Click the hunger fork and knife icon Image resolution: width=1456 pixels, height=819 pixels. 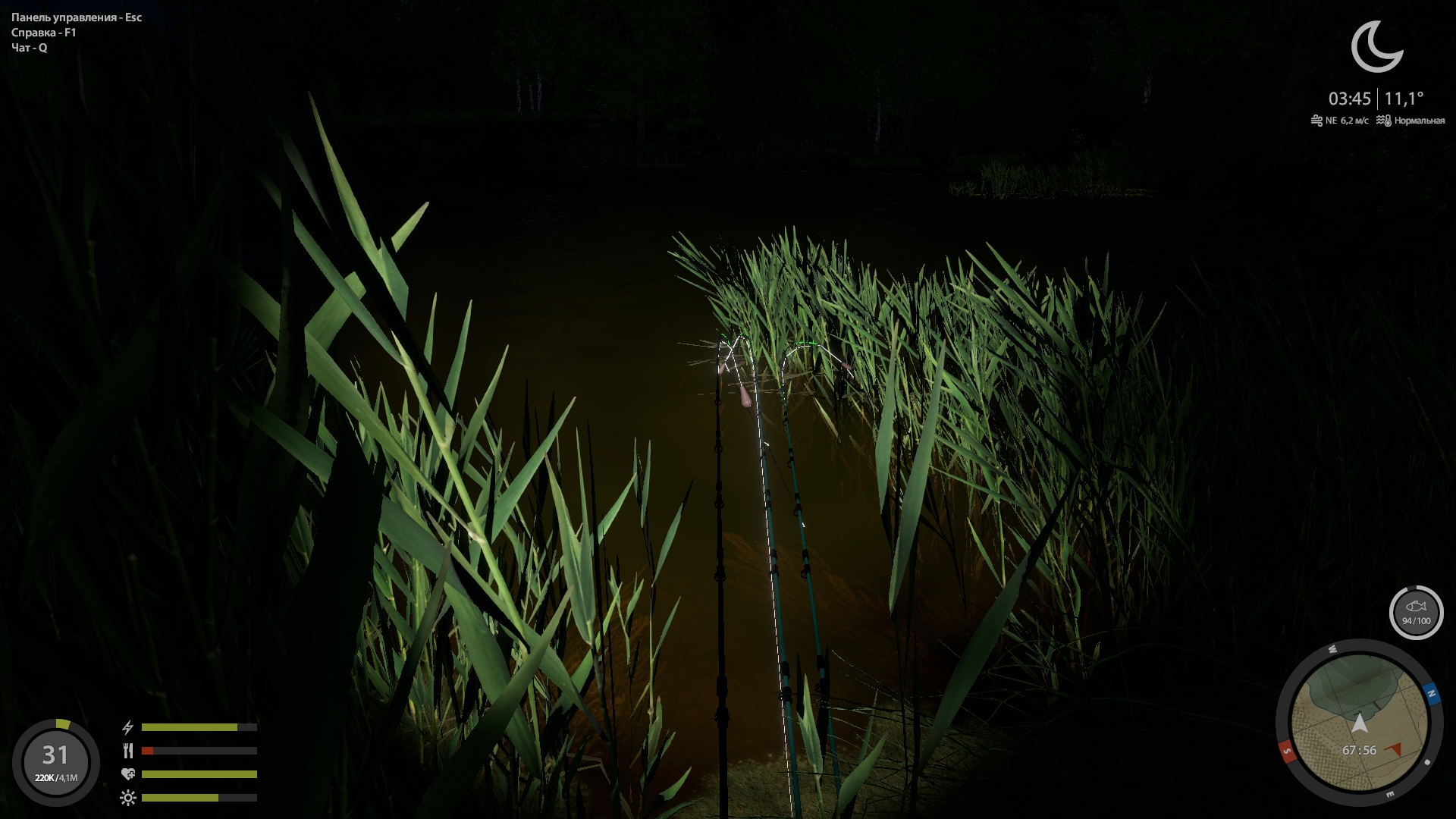pyautogui.click(x=129, y=752)
